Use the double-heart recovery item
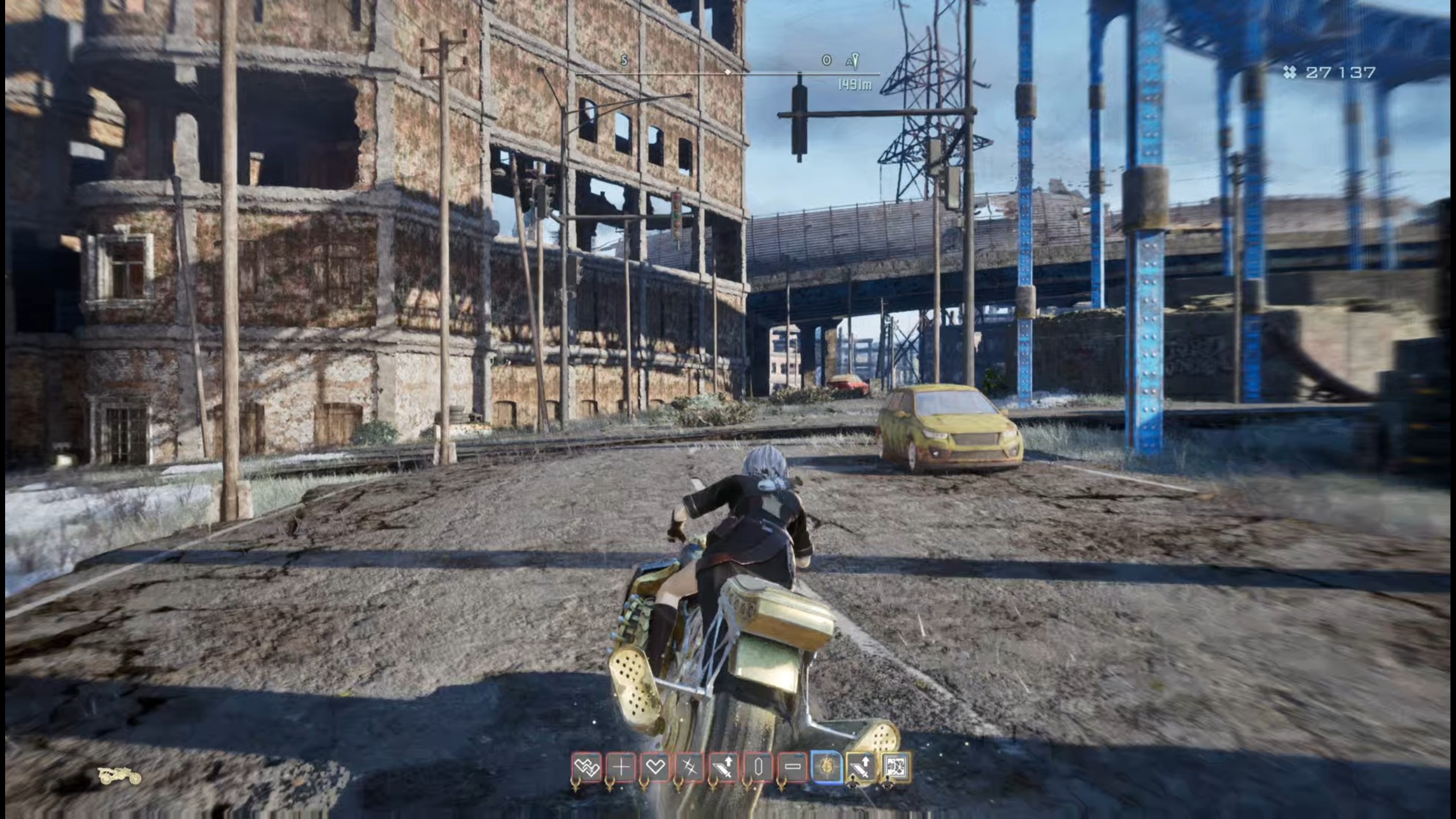This screenshot has width=1456, height=819. 586,767
